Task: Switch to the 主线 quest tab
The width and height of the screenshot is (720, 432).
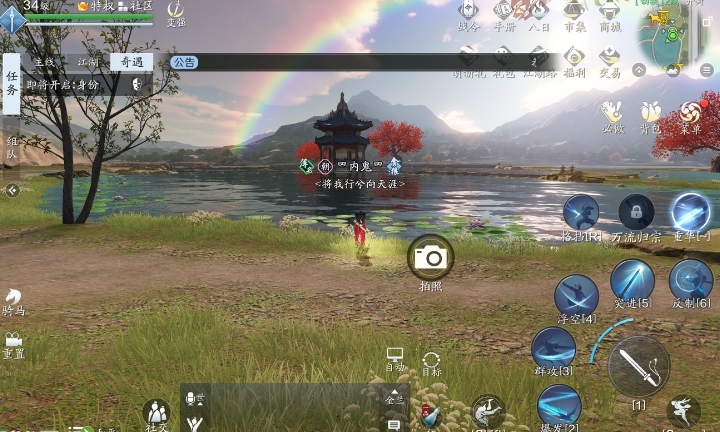Action: point(44,62)
